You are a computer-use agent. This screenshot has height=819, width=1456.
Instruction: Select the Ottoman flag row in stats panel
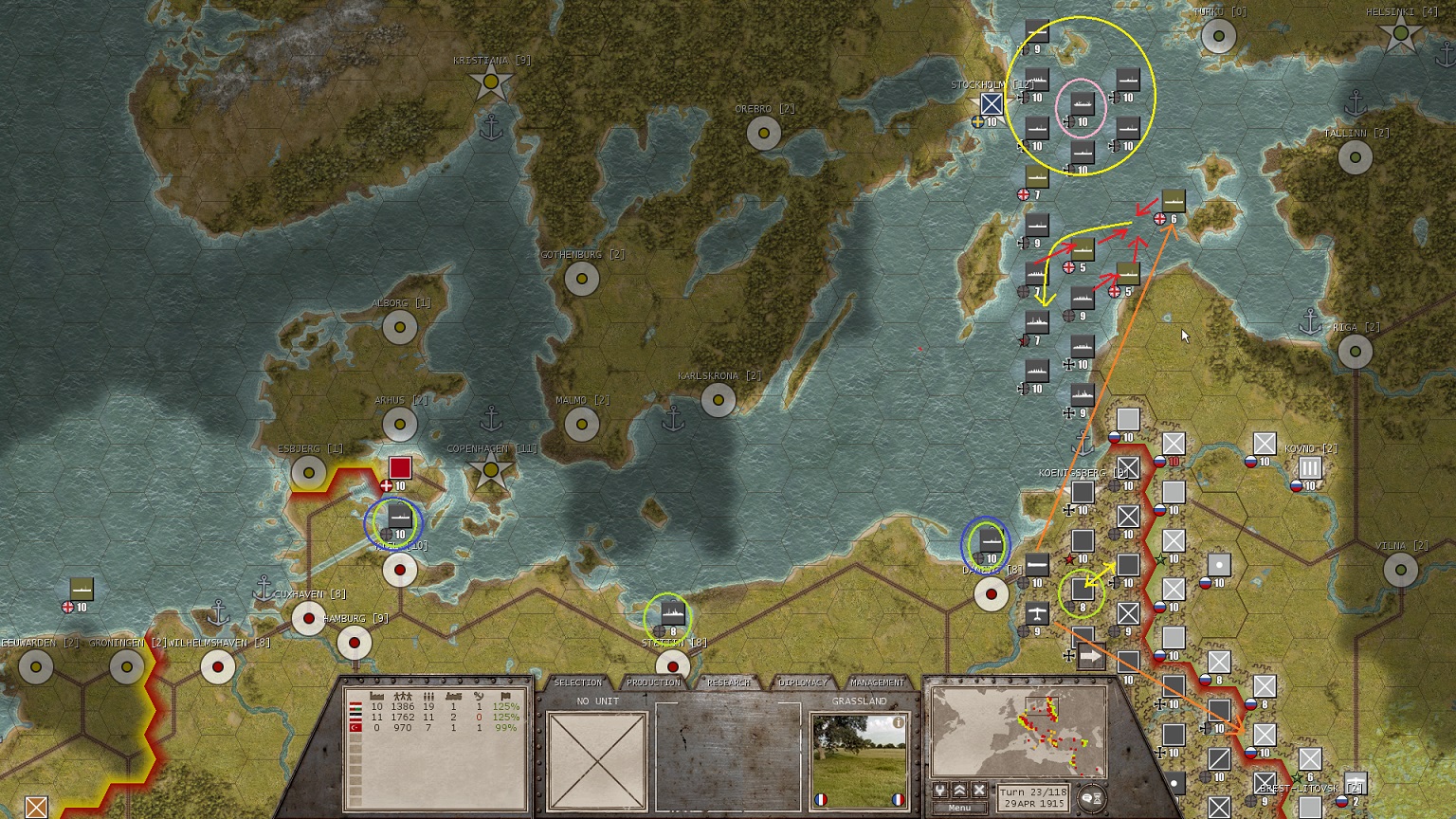pyautogui.click(x=356, y=727)
